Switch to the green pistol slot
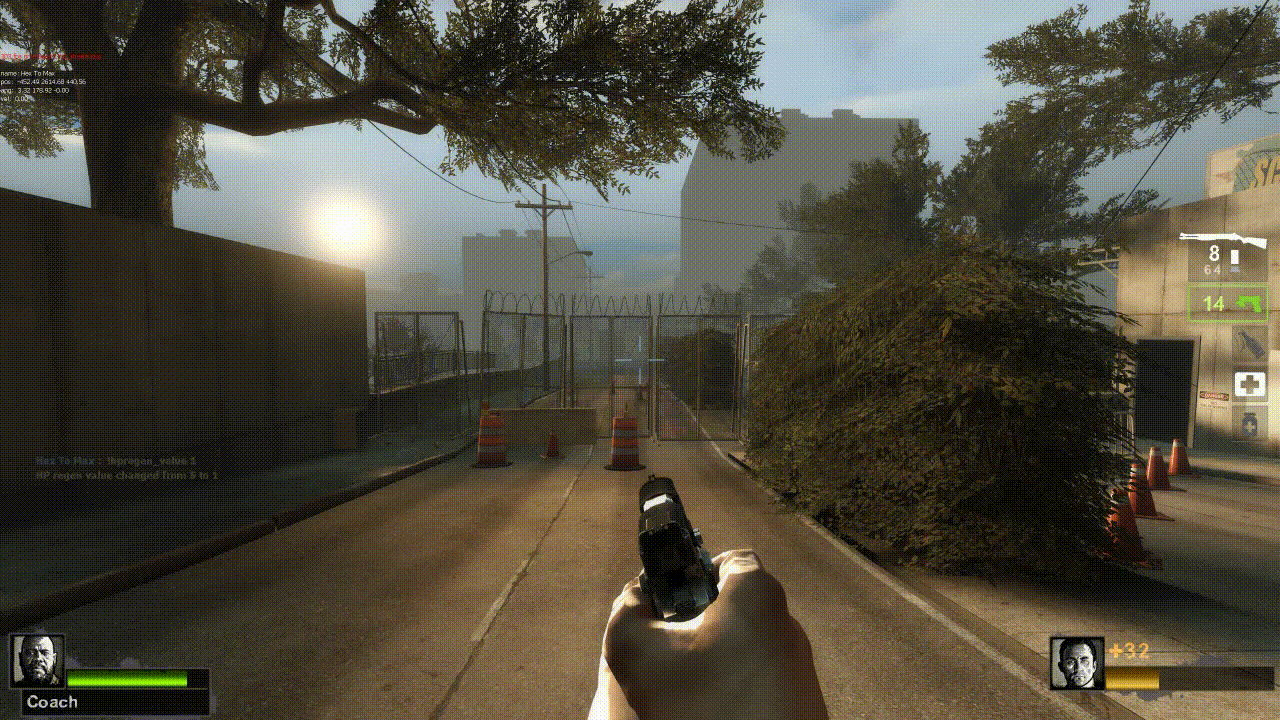The width and height of the screenshot is (1280, 720). pos(1227,303)
